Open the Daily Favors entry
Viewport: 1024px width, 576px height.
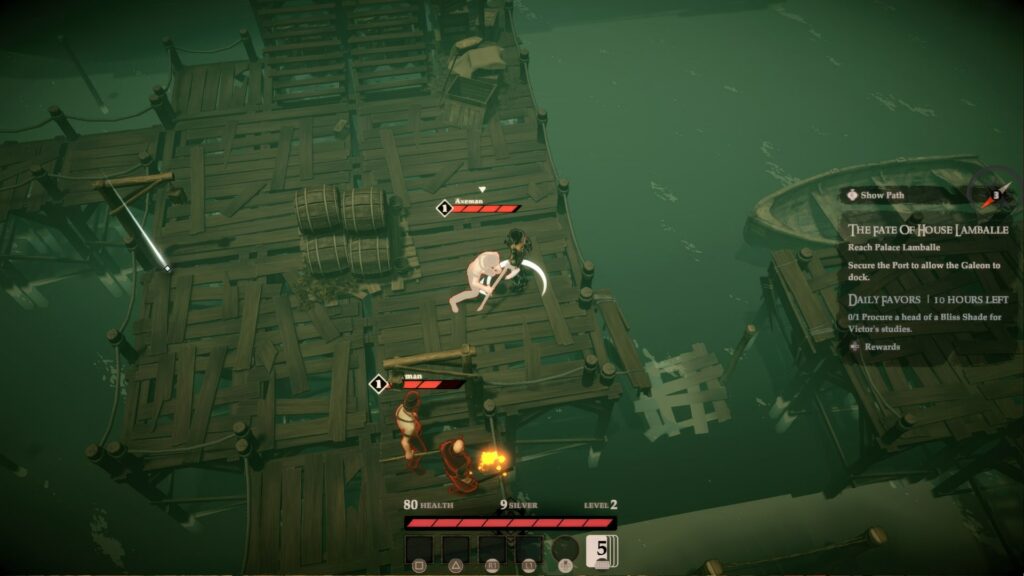pos(883,299)
